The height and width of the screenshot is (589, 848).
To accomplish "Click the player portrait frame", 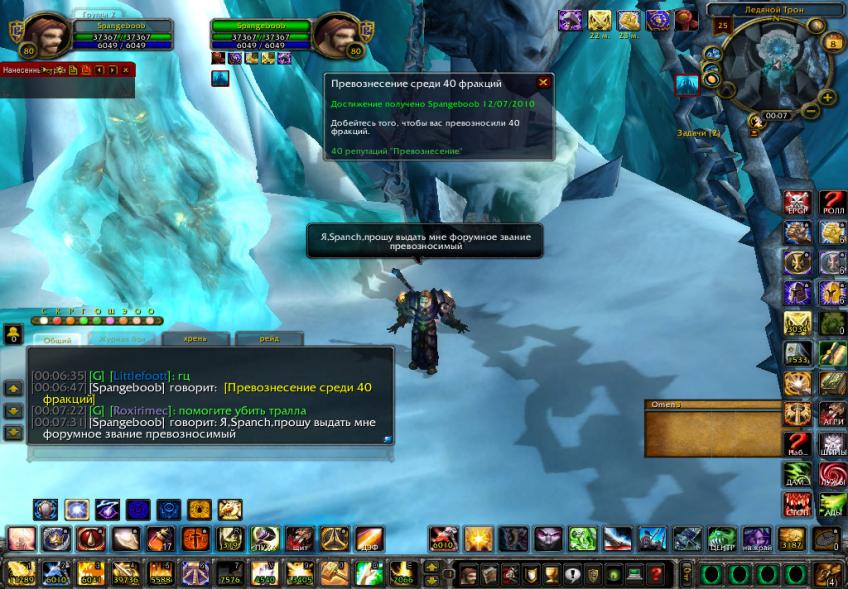I will pos(38,36).
